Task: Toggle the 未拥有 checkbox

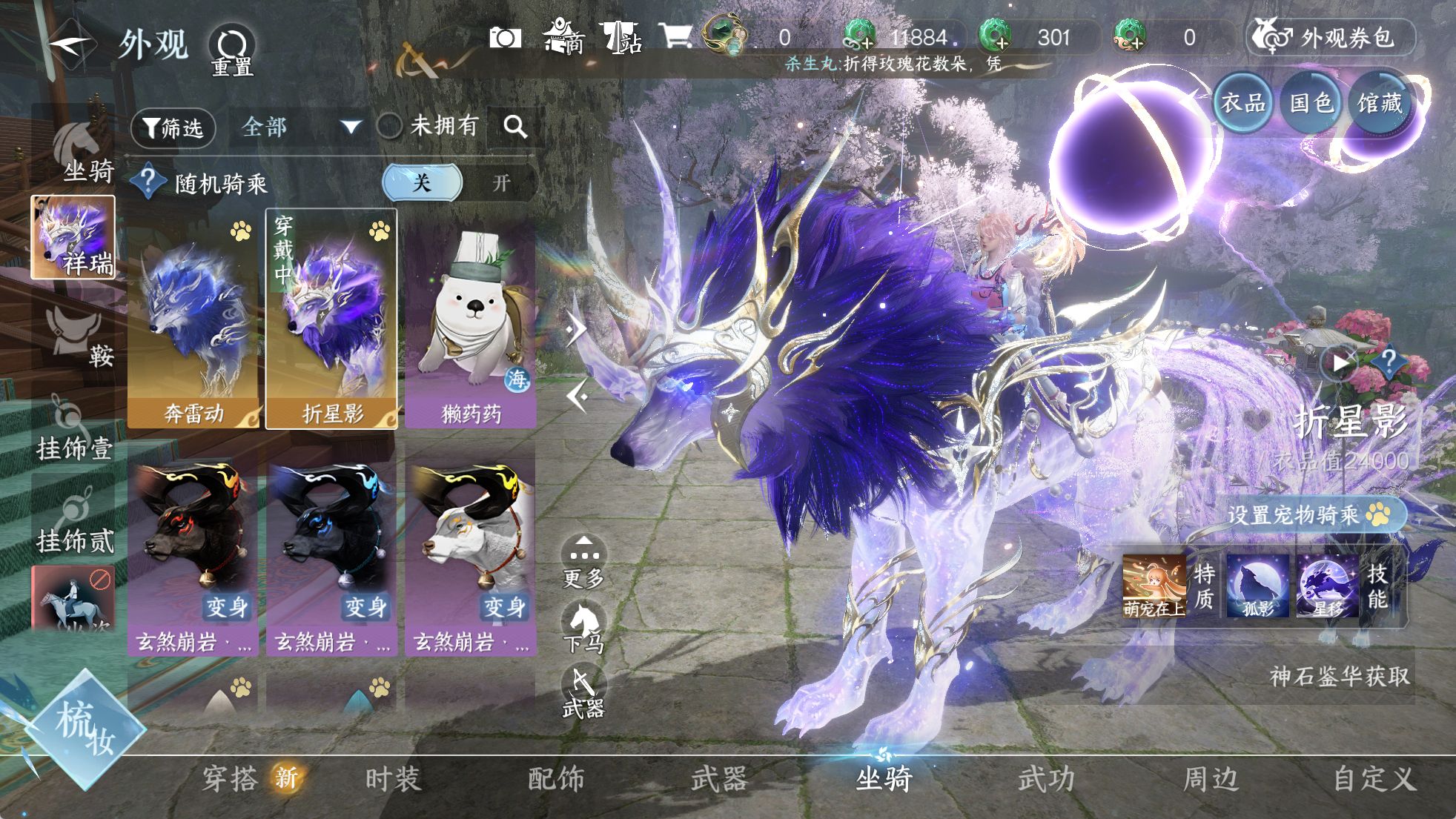Action: click(390, 127)
